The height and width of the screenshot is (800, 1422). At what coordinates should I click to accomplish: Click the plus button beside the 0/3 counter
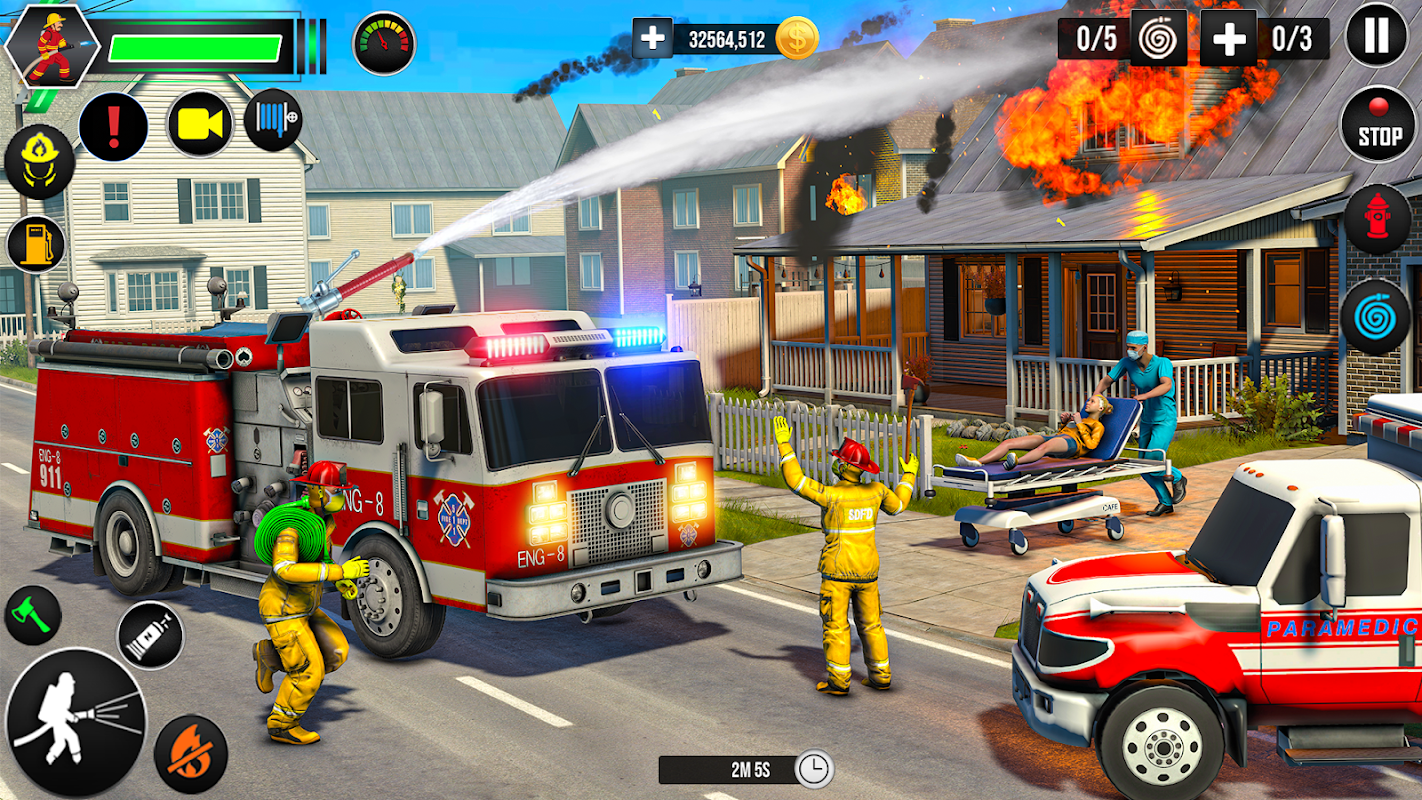click(1228, 39)
